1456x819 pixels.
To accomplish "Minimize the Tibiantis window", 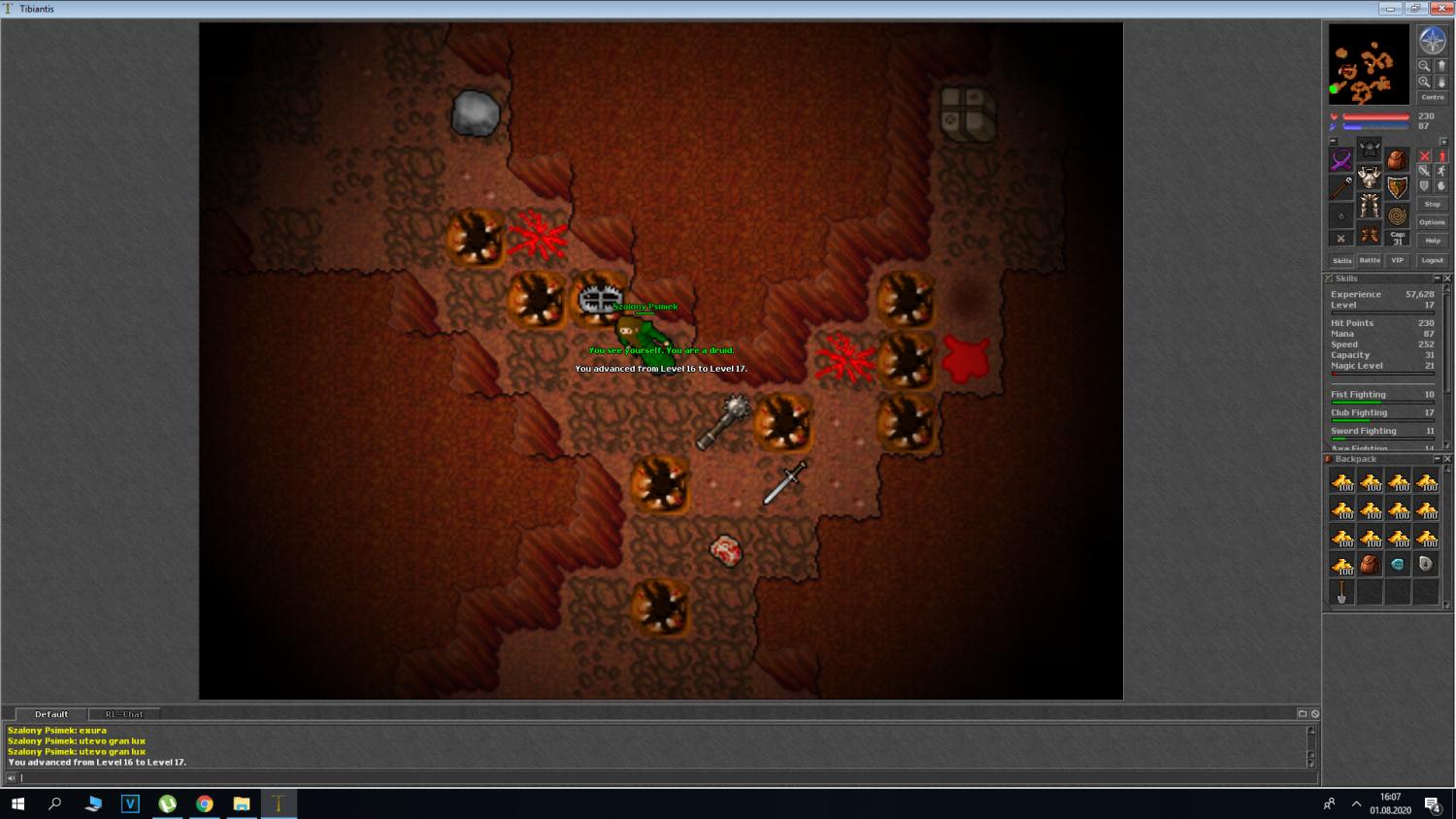I will coord(1390,9).
